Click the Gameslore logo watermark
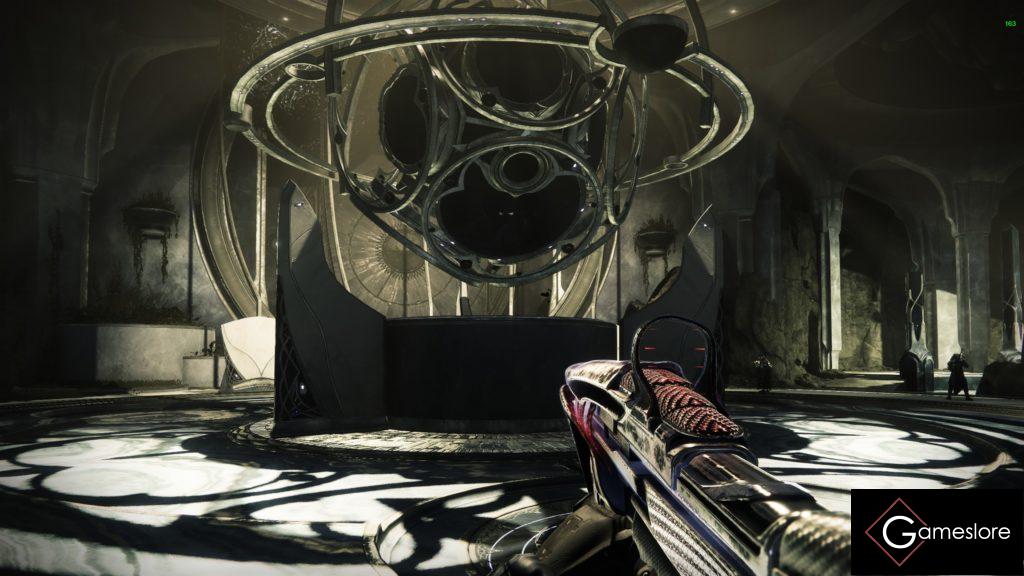Viewport: 1024px width, 576px height. point(937,532)
